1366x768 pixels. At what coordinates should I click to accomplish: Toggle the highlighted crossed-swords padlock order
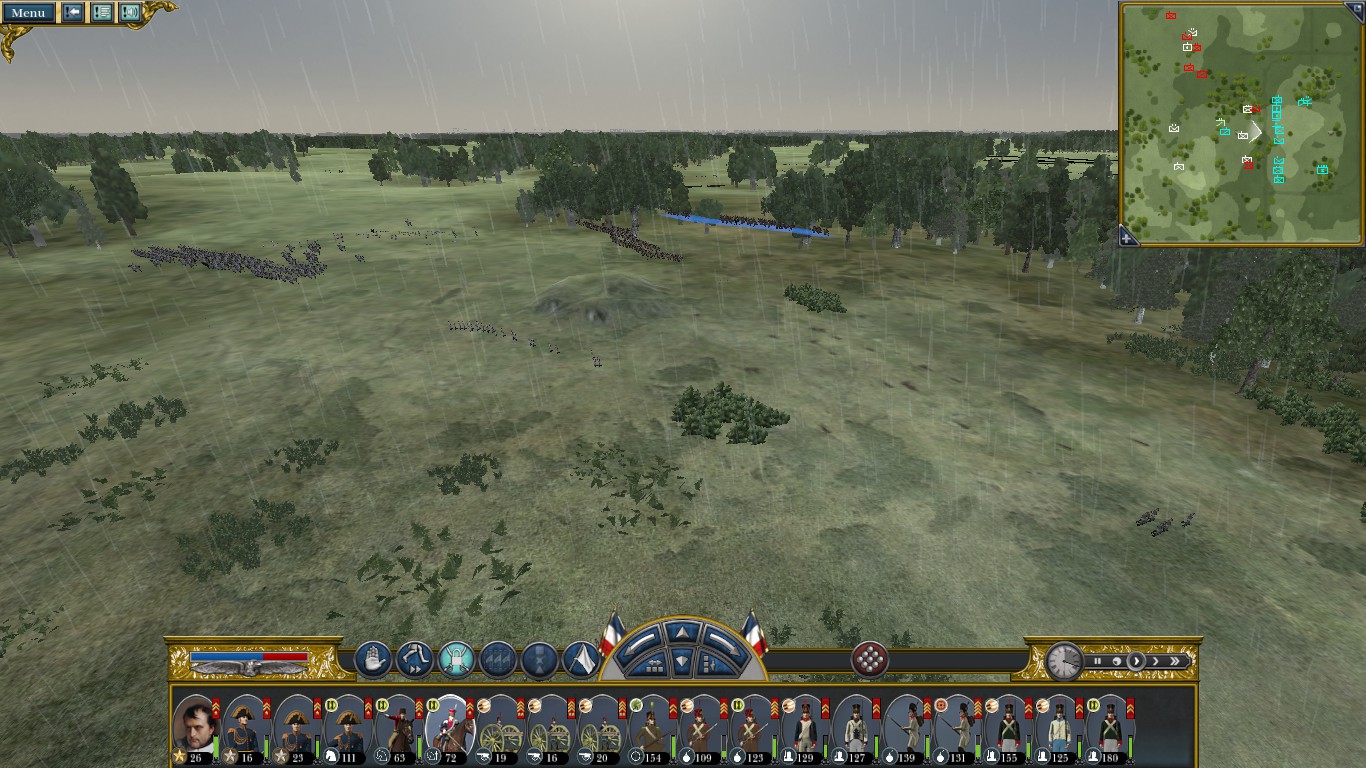(456, 660)
